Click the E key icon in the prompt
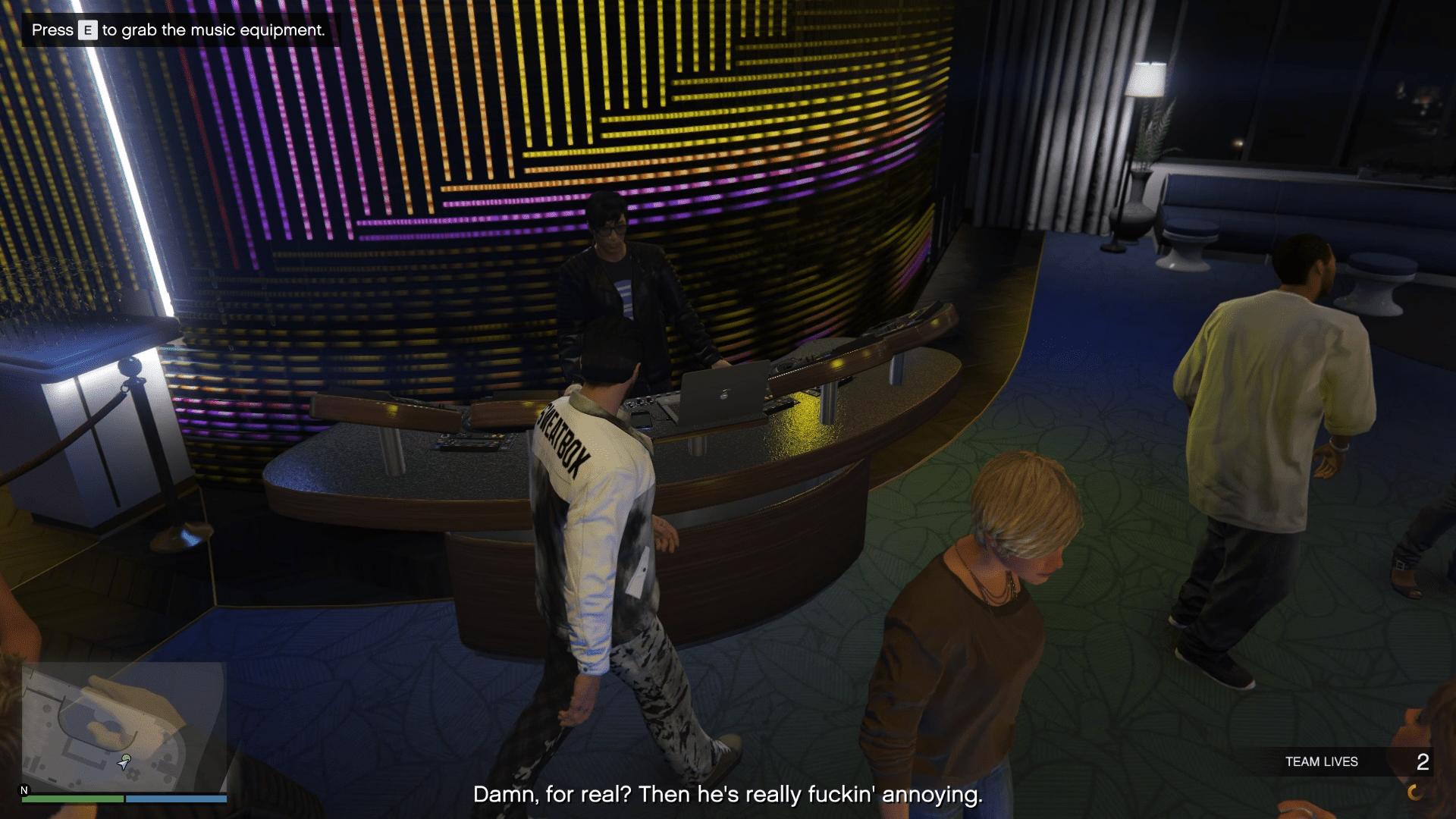Viewport: 1456px width, 819px height. pos(86,31)
